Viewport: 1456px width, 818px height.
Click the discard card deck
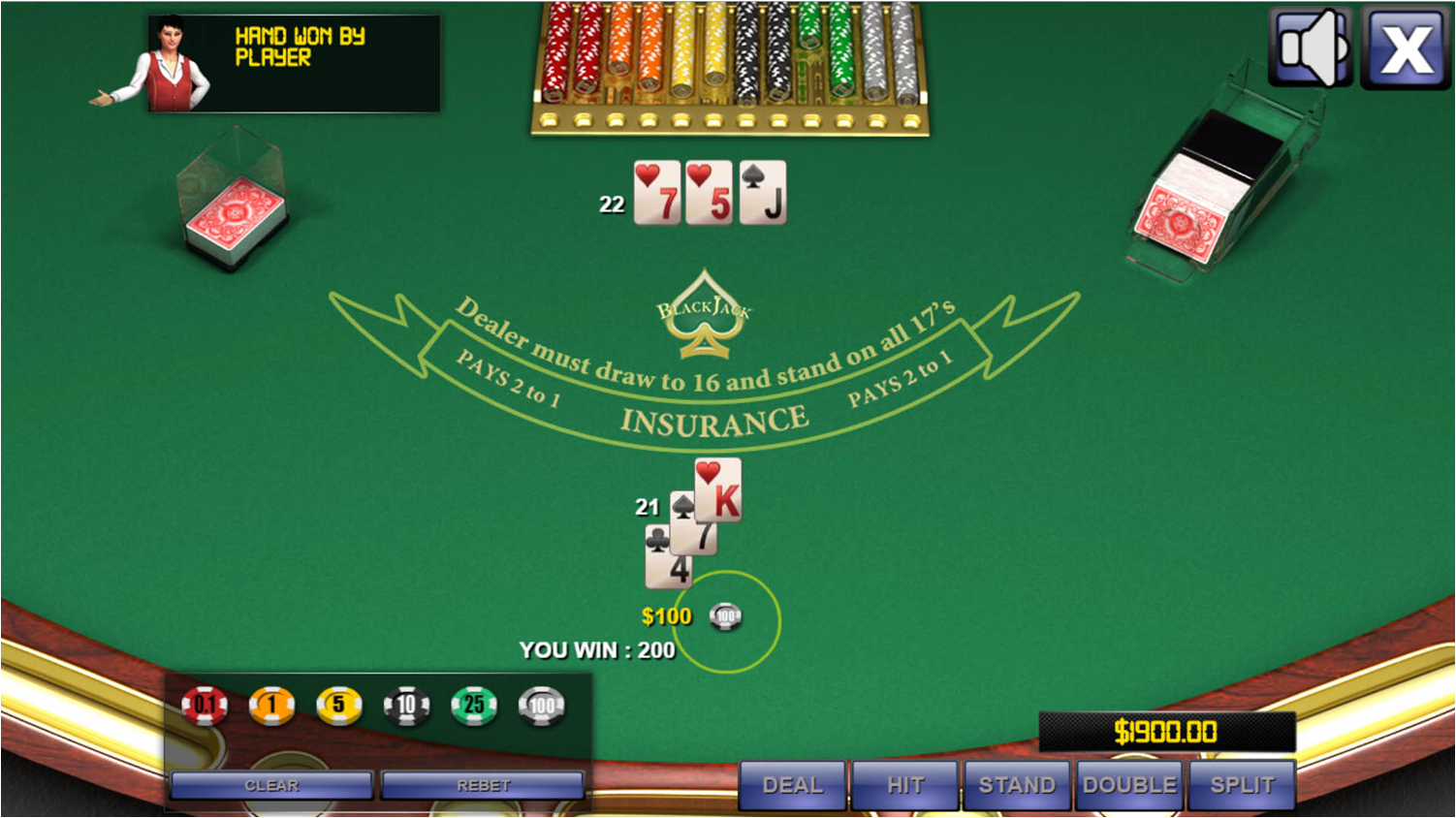click(x=233, y=204)
